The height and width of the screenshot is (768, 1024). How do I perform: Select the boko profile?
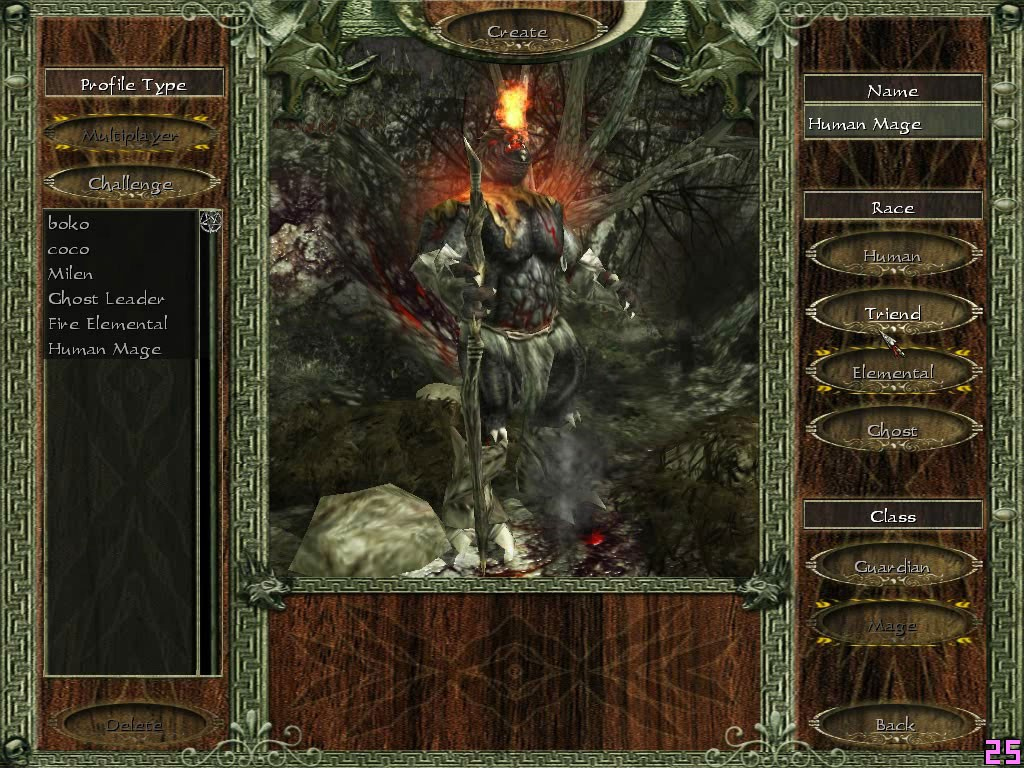coord(69,223)
